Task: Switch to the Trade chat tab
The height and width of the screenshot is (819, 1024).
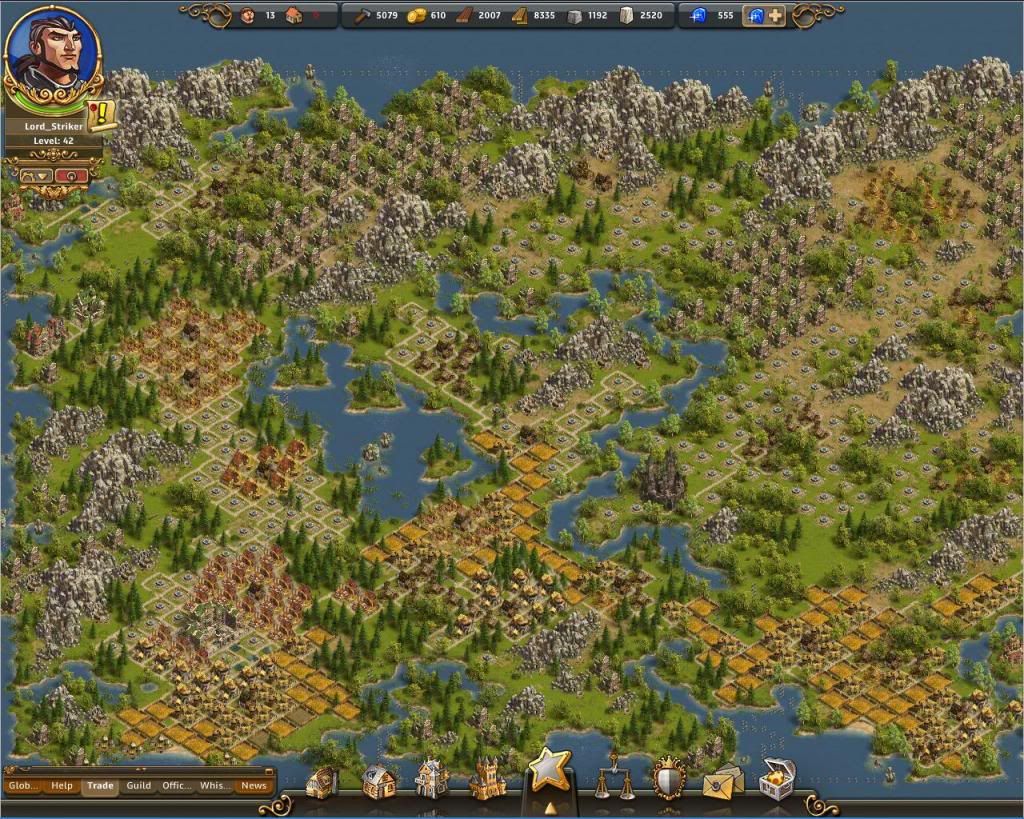Action: coord(100,785)
